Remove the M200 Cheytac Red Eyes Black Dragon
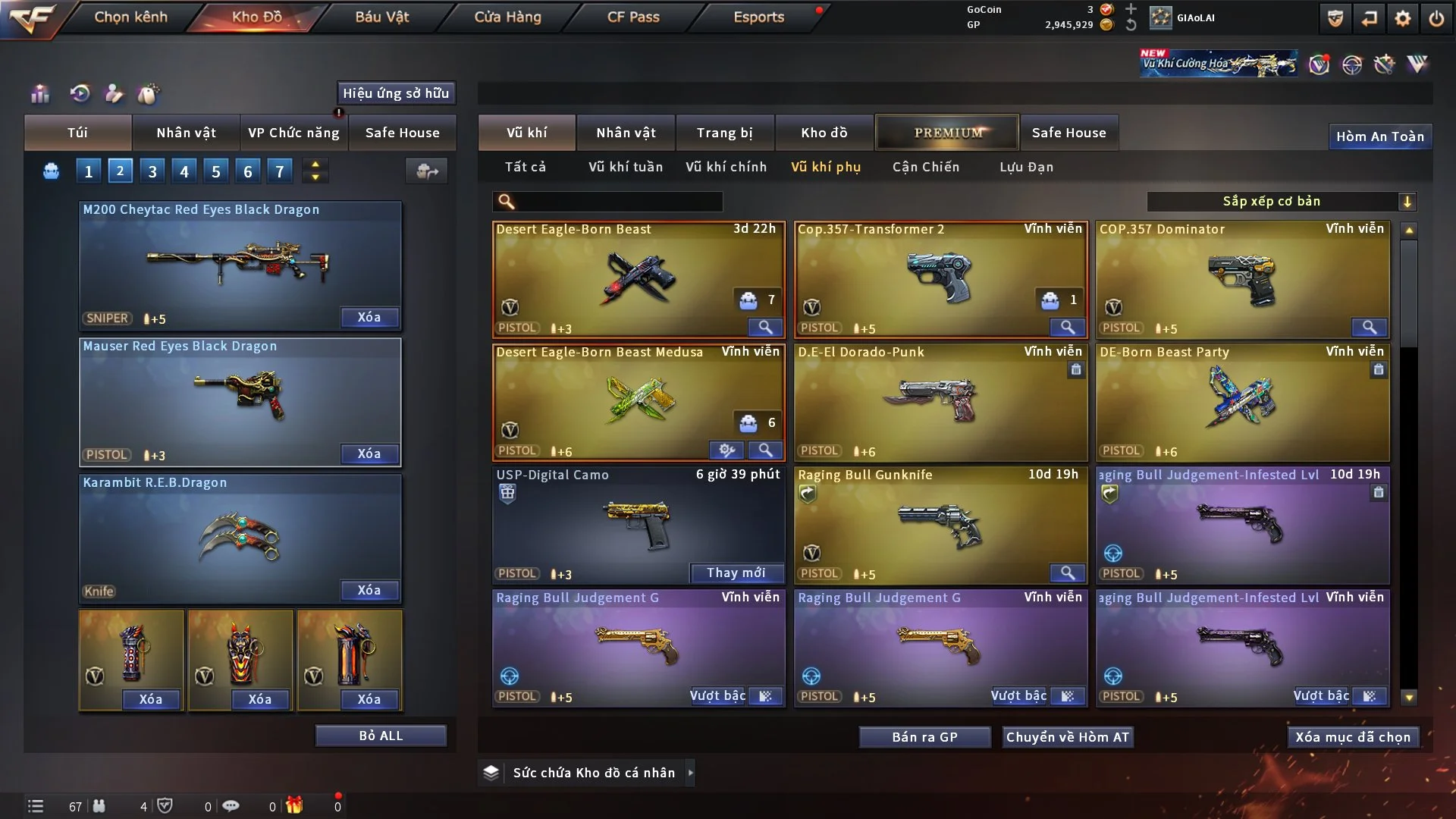Image resolution: width=1456 pixels, height=819 pixels. tap(369, 317)
